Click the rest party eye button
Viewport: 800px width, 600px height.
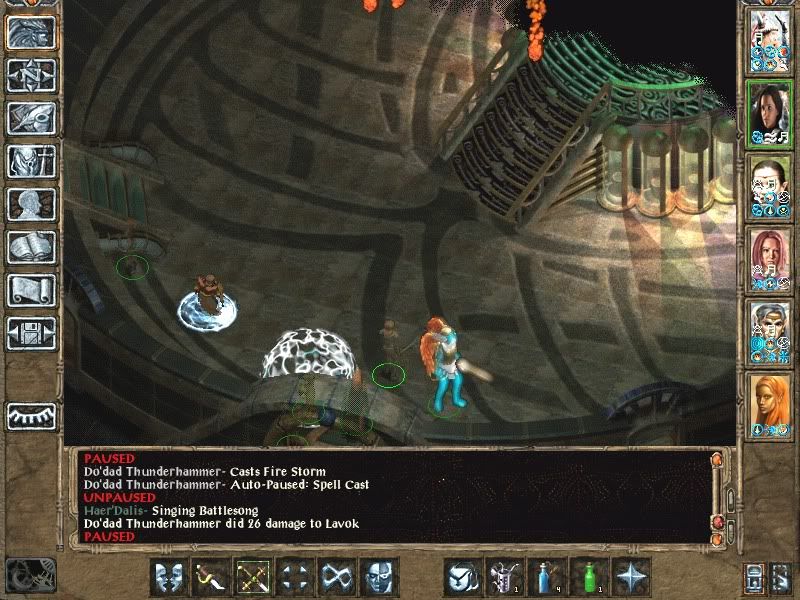tap(31, 415)
